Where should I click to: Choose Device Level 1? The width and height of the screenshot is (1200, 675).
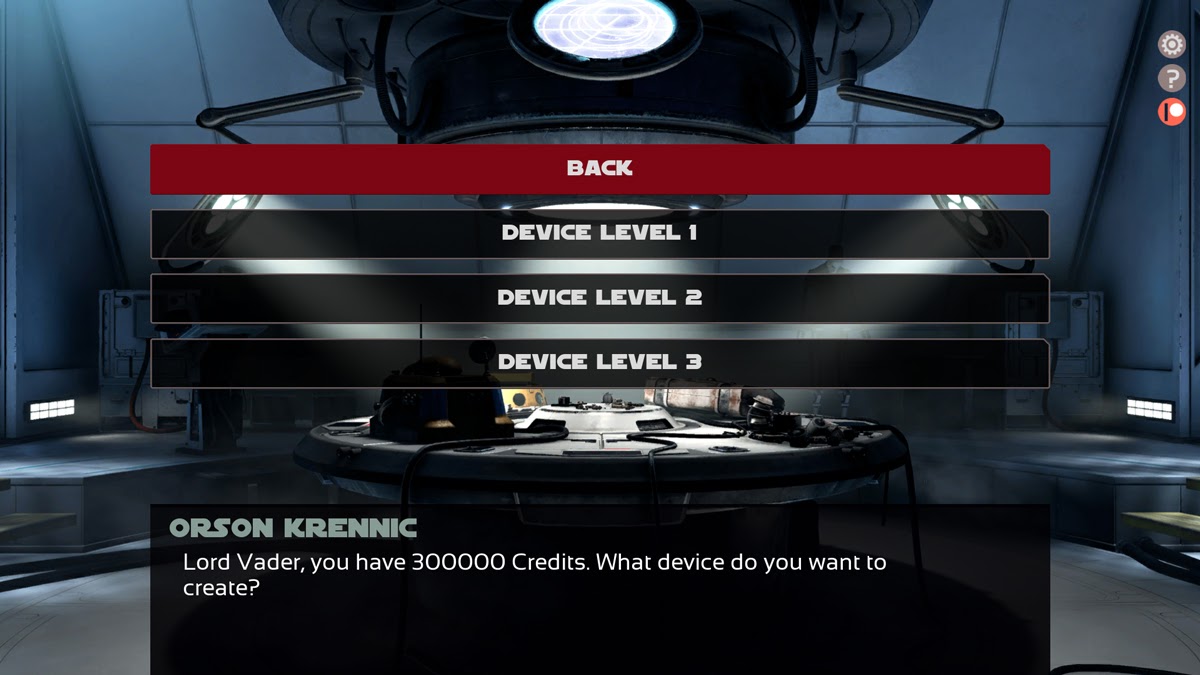(600, 233)
